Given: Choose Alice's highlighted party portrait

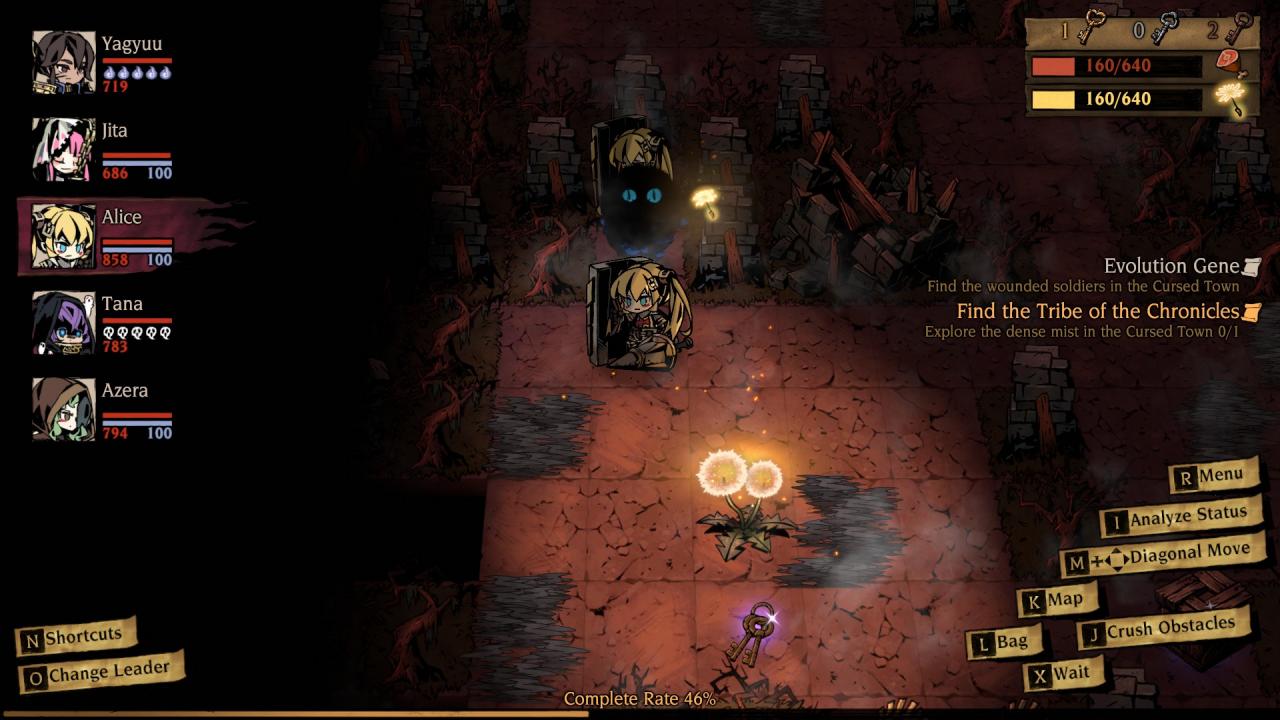Looking at the screenshot, I should point(64,236).
